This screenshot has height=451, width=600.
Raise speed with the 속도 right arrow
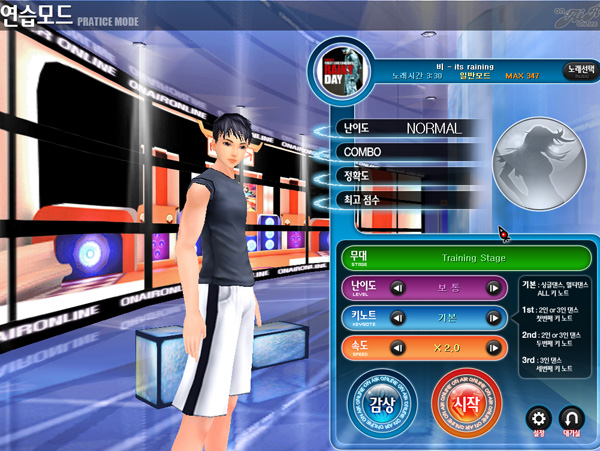pos(492,349)
